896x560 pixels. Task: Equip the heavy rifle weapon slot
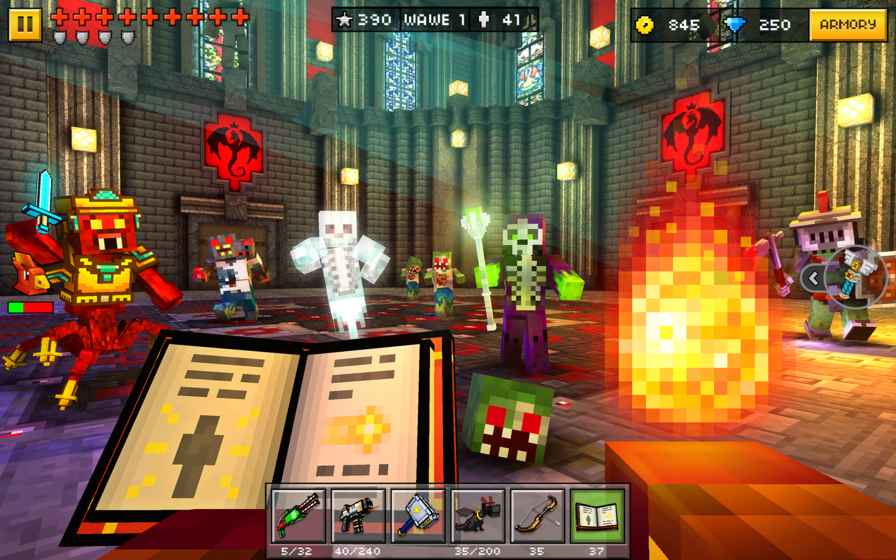point(358,515)
